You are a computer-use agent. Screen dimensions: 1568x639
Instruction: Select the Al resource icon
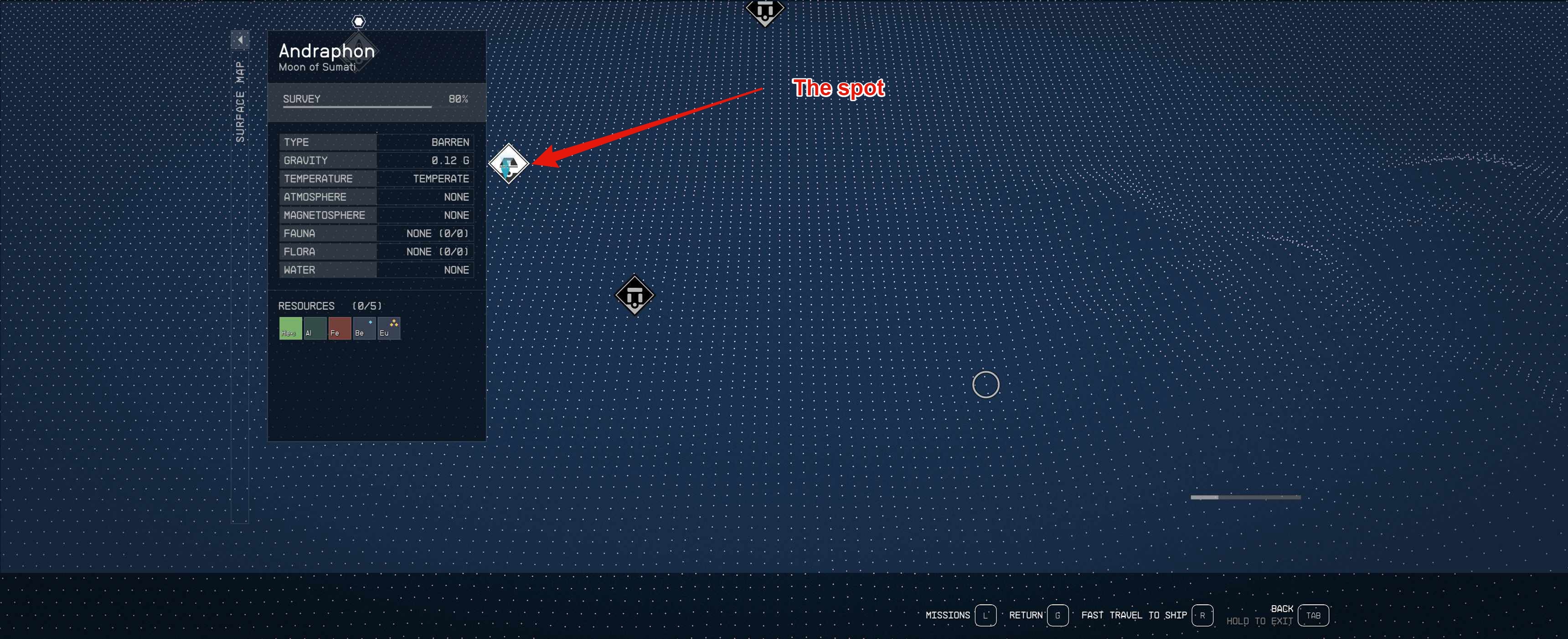[315, 328]
